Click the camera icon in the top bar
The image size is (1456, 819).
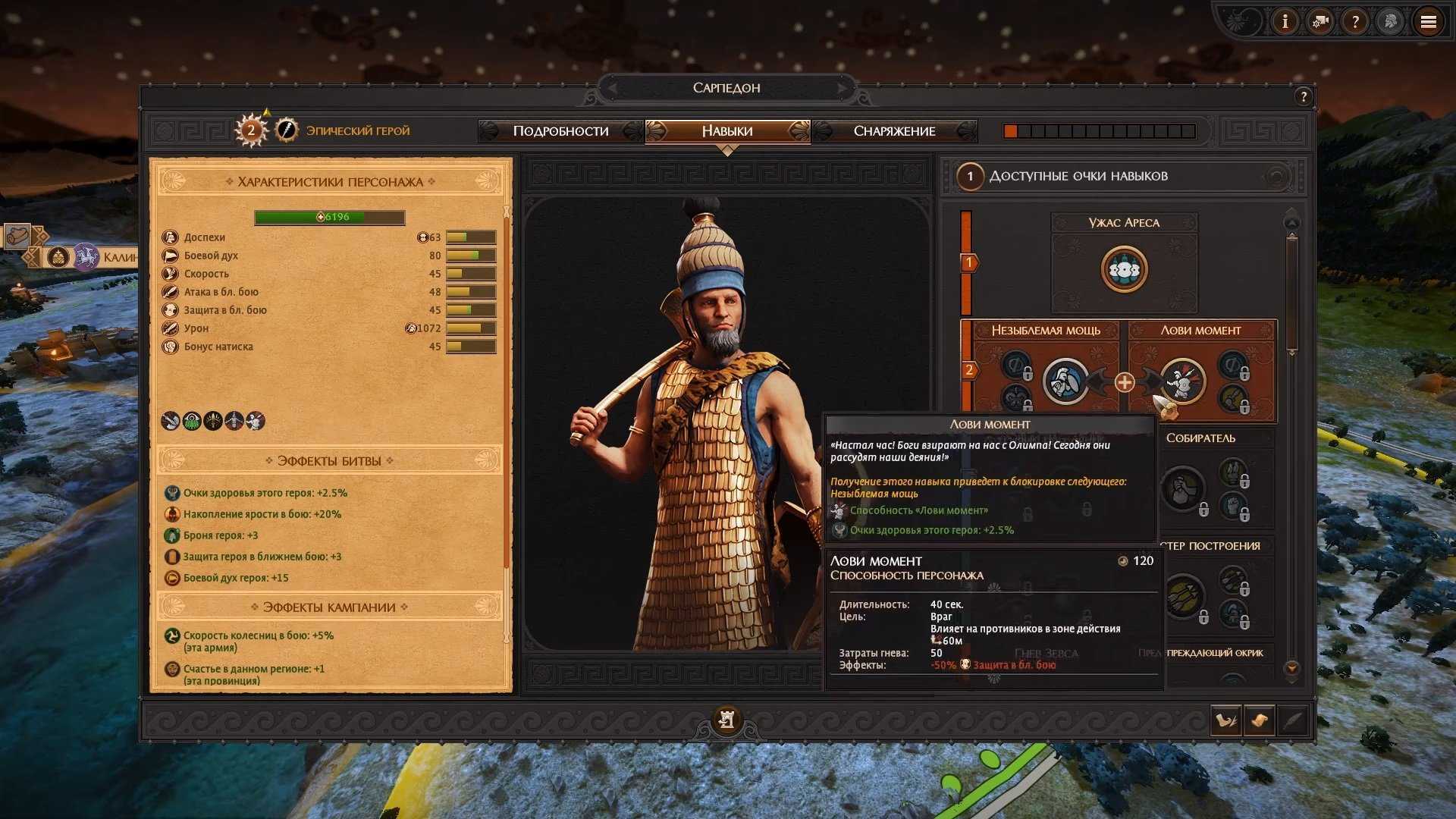pos(1320,22)
